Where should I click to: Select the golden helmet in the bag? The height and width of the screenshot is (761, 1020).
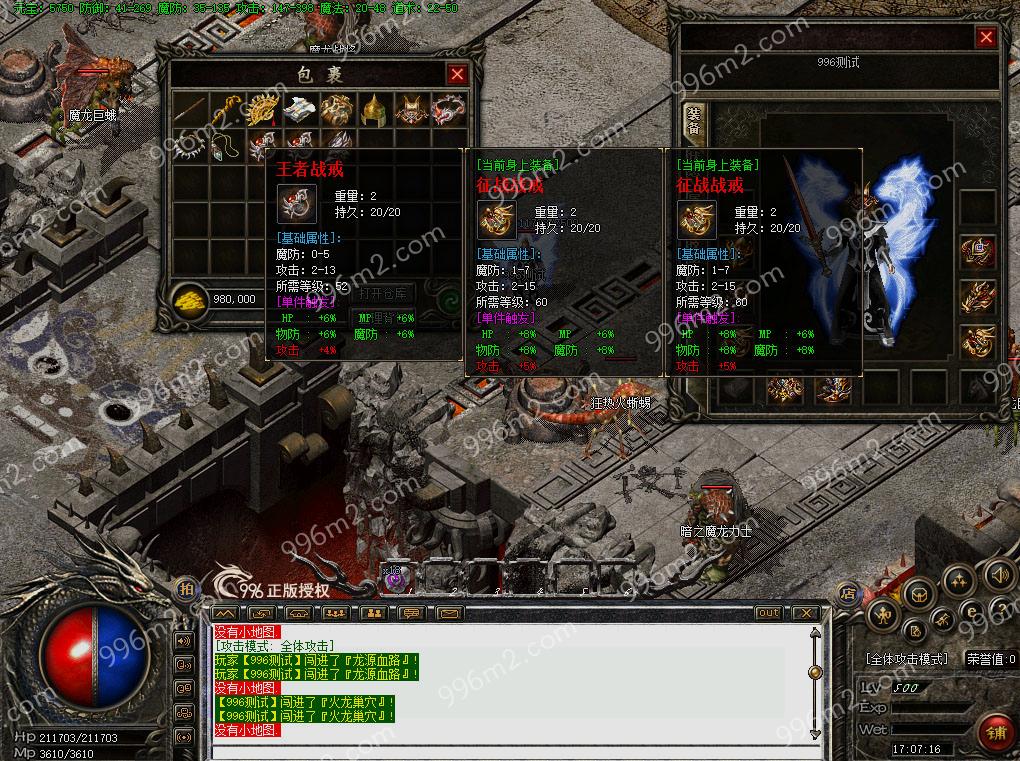click(x=374, y=109)
